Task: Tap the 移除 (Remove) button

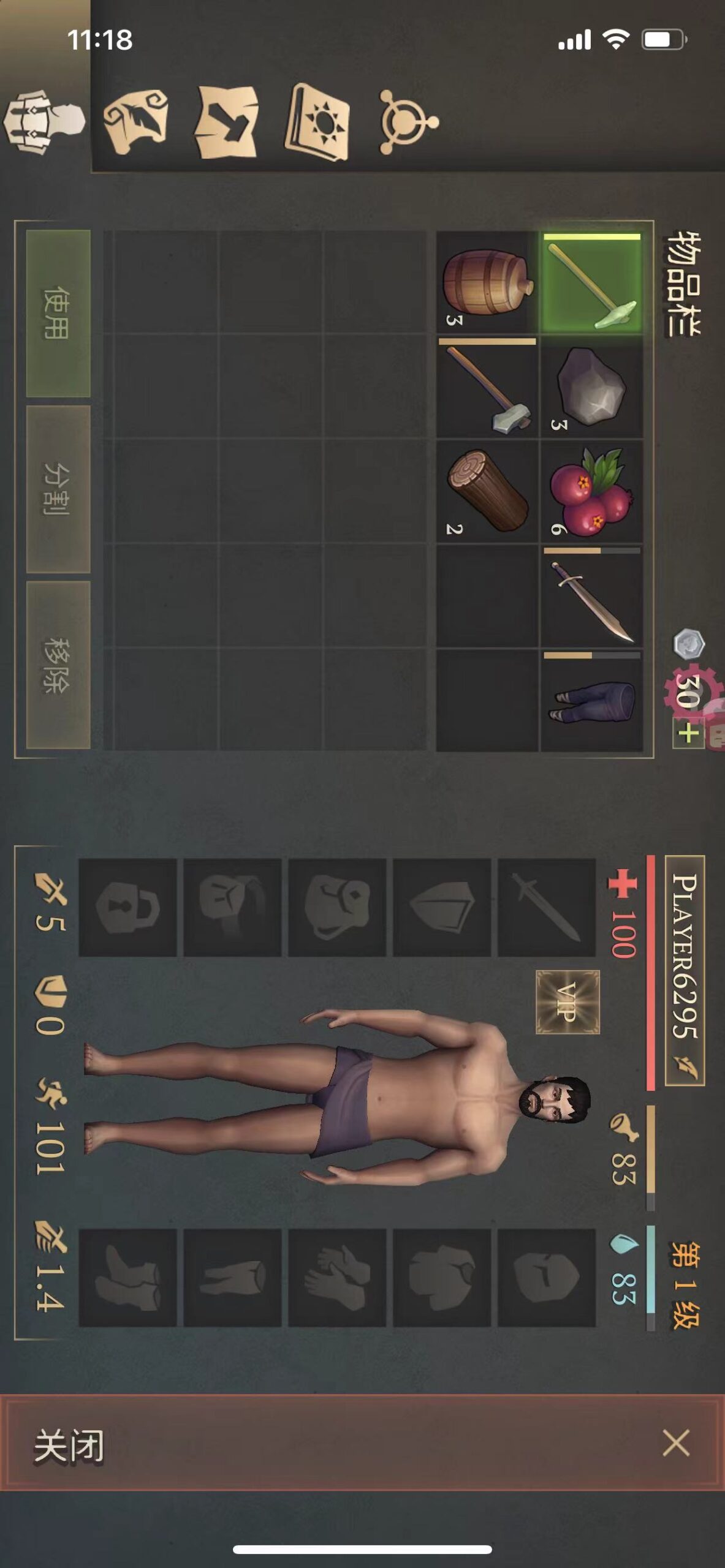Action: (x=58, y=665)
